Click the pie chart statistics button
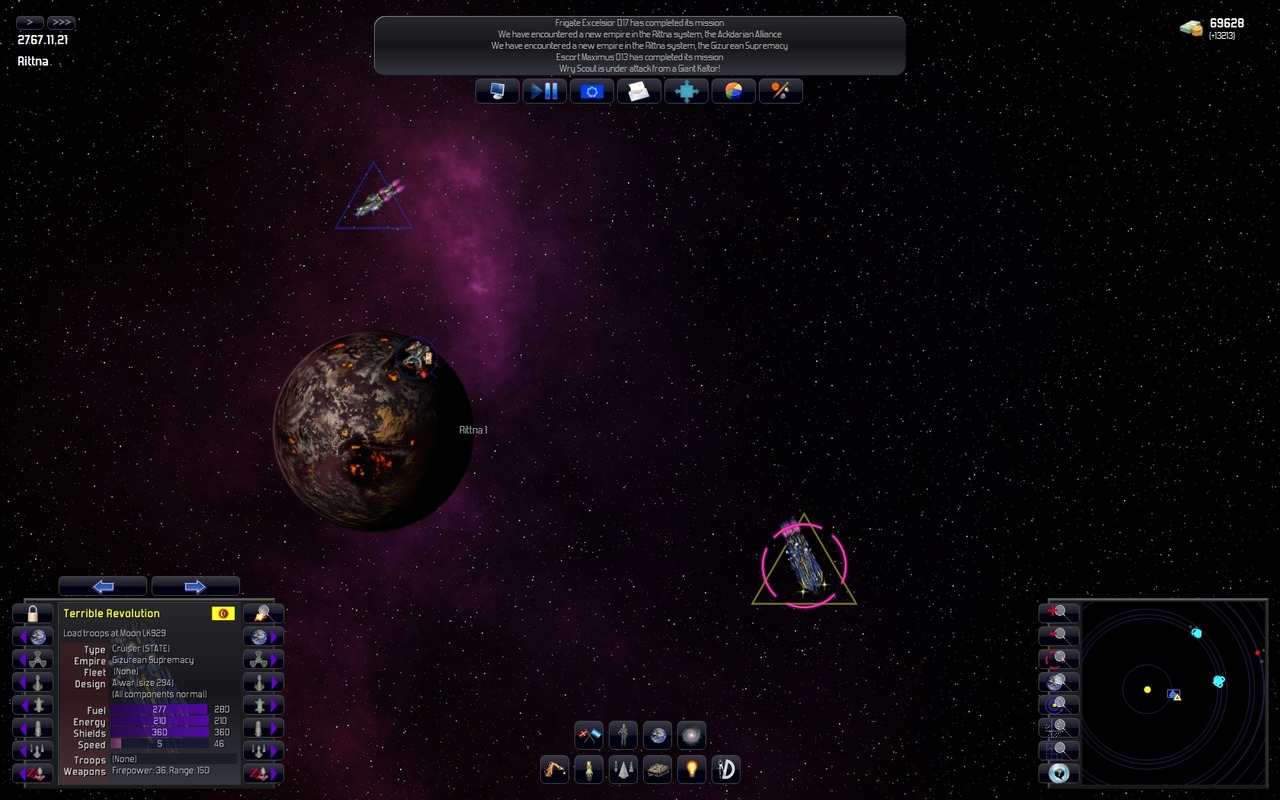The image size is (1280, 800). (x=734, y=91)
